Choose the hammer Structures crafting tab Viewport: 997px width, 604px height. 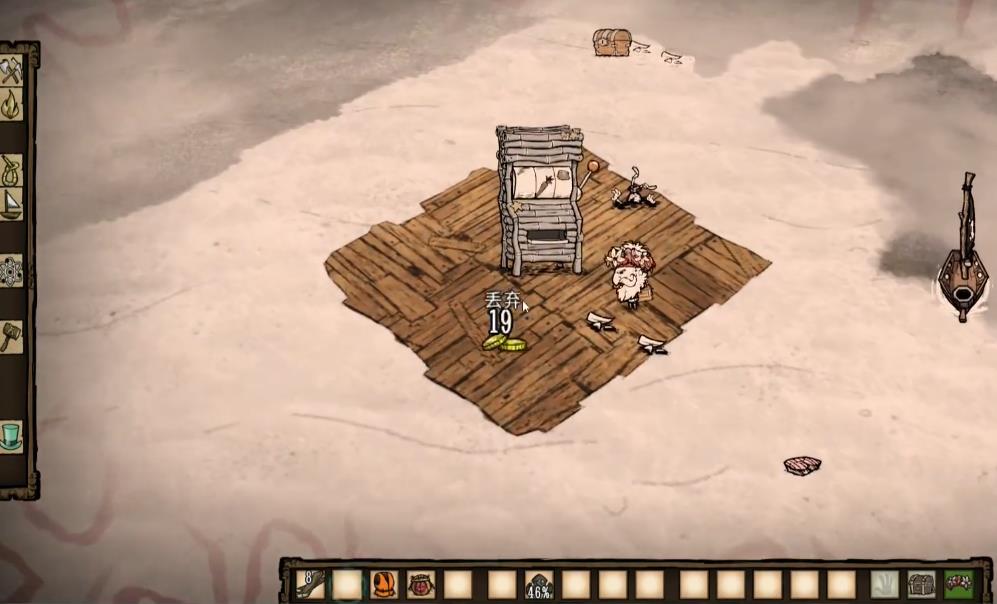pos(12,336)
